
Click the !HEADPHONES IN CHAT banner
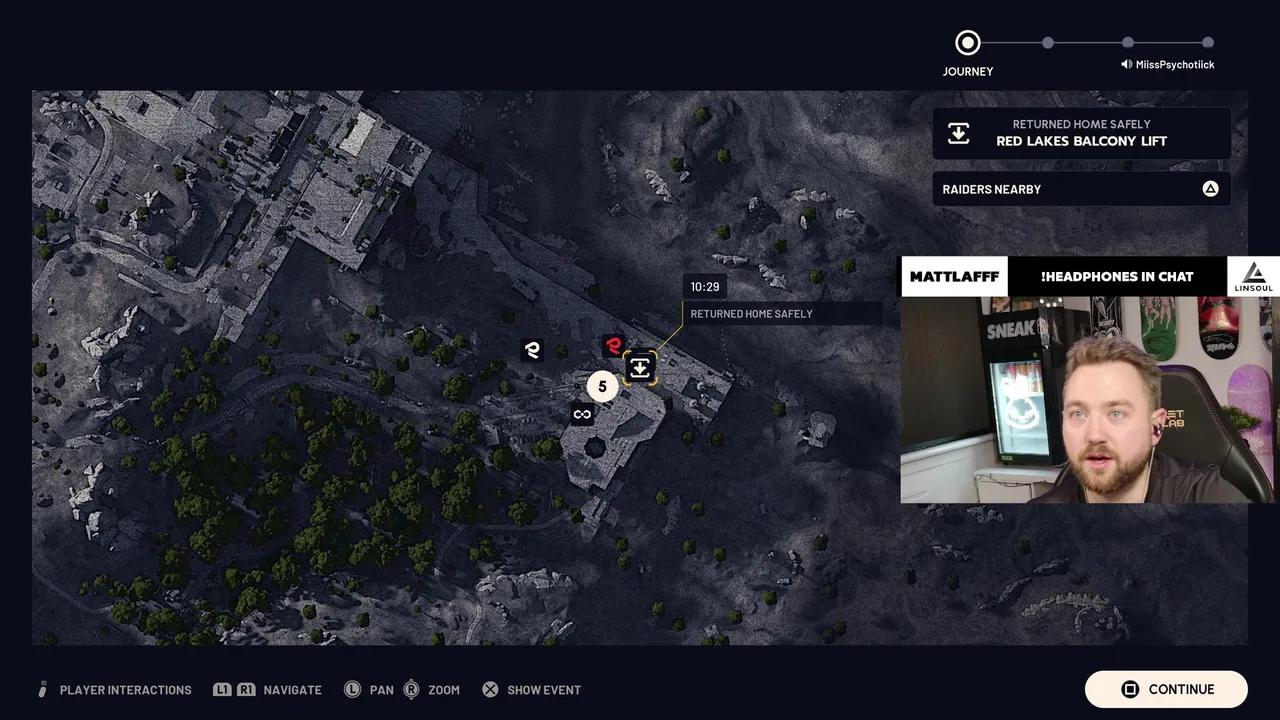click(1117, 276)
